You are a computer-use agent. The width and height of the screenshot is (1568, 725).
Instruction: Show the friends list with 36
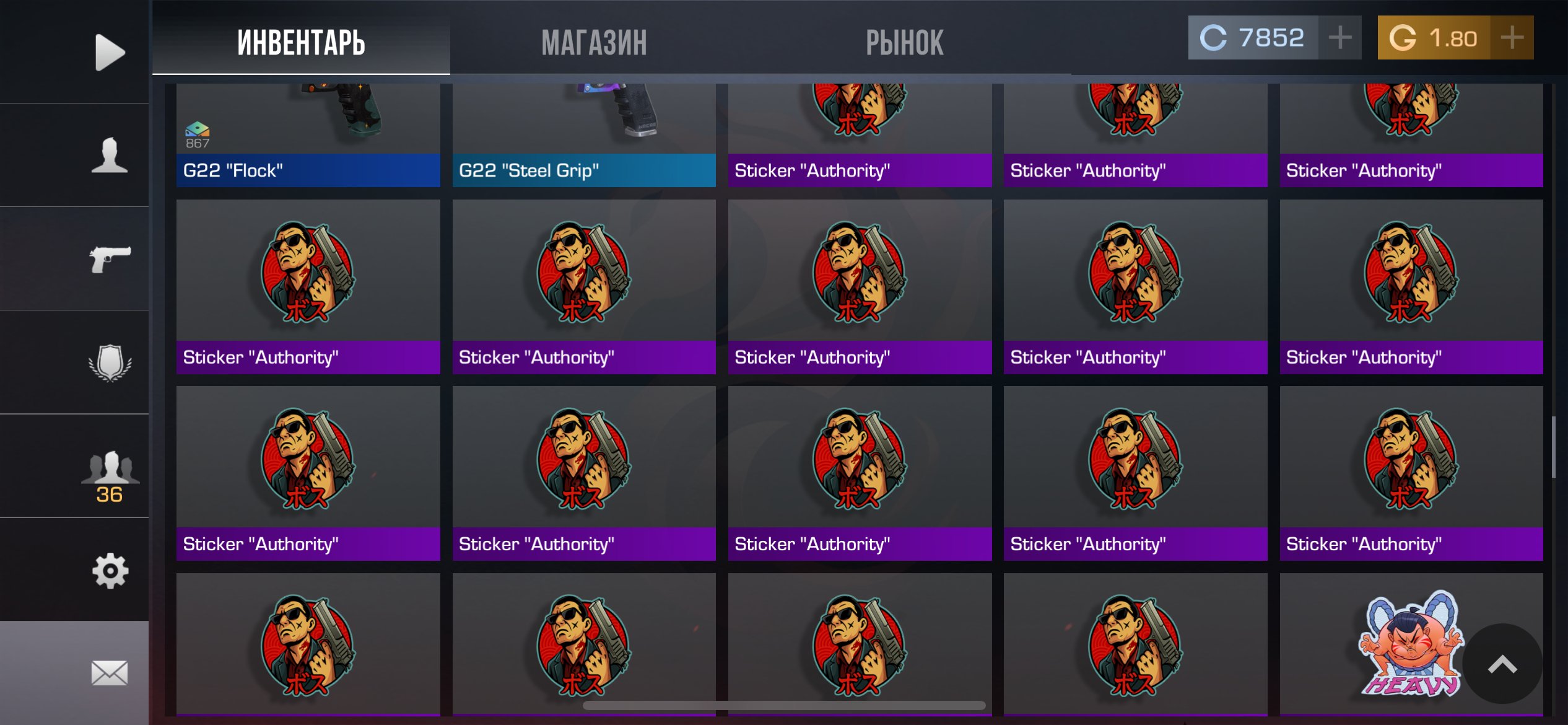coord(110,475)
